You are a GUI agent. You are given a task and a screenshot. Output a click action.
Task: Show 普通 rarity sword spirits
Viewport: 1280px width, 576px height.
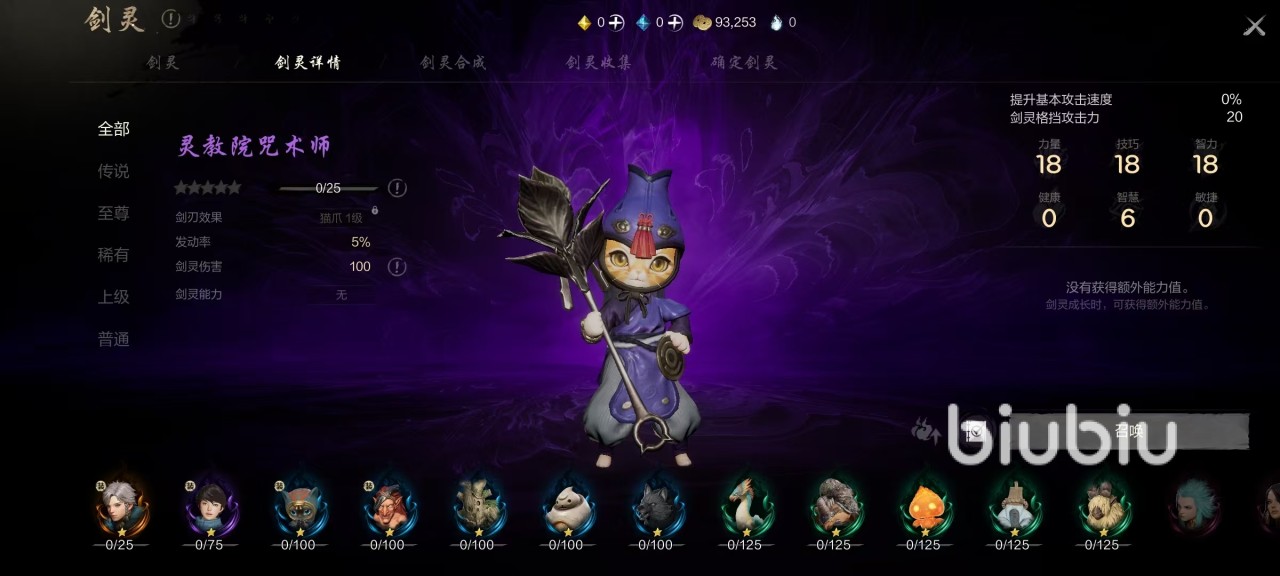[x=114, y=339]
